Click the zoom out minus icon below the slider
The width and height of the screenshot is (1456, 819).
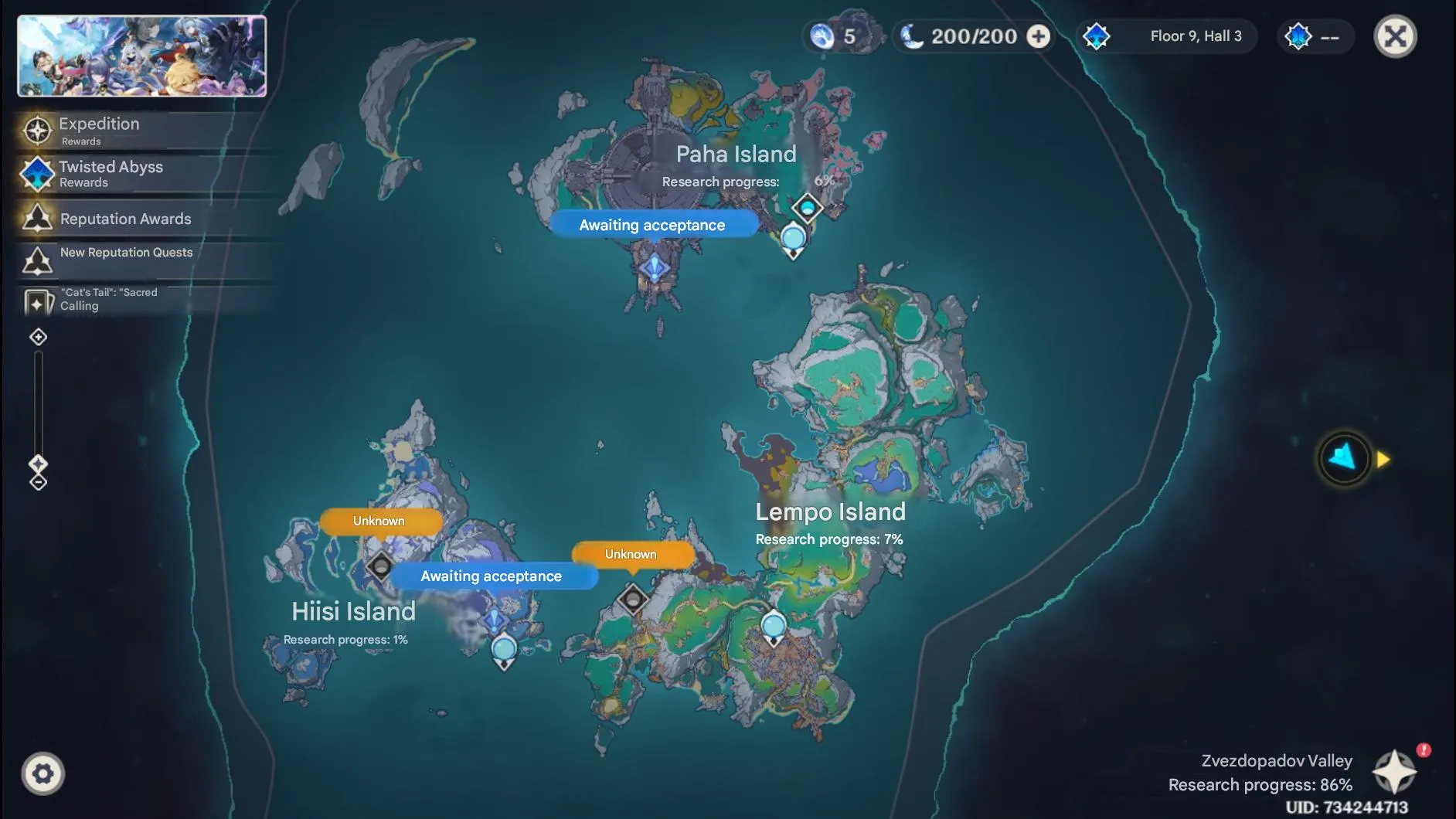[38, 481]
